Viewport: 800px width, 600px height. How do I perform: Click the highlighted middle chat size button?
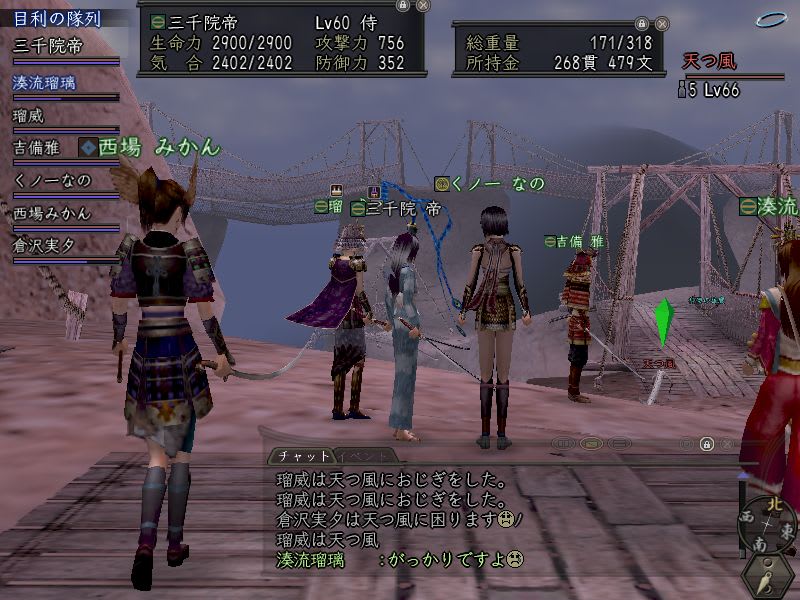pos(593,443)
